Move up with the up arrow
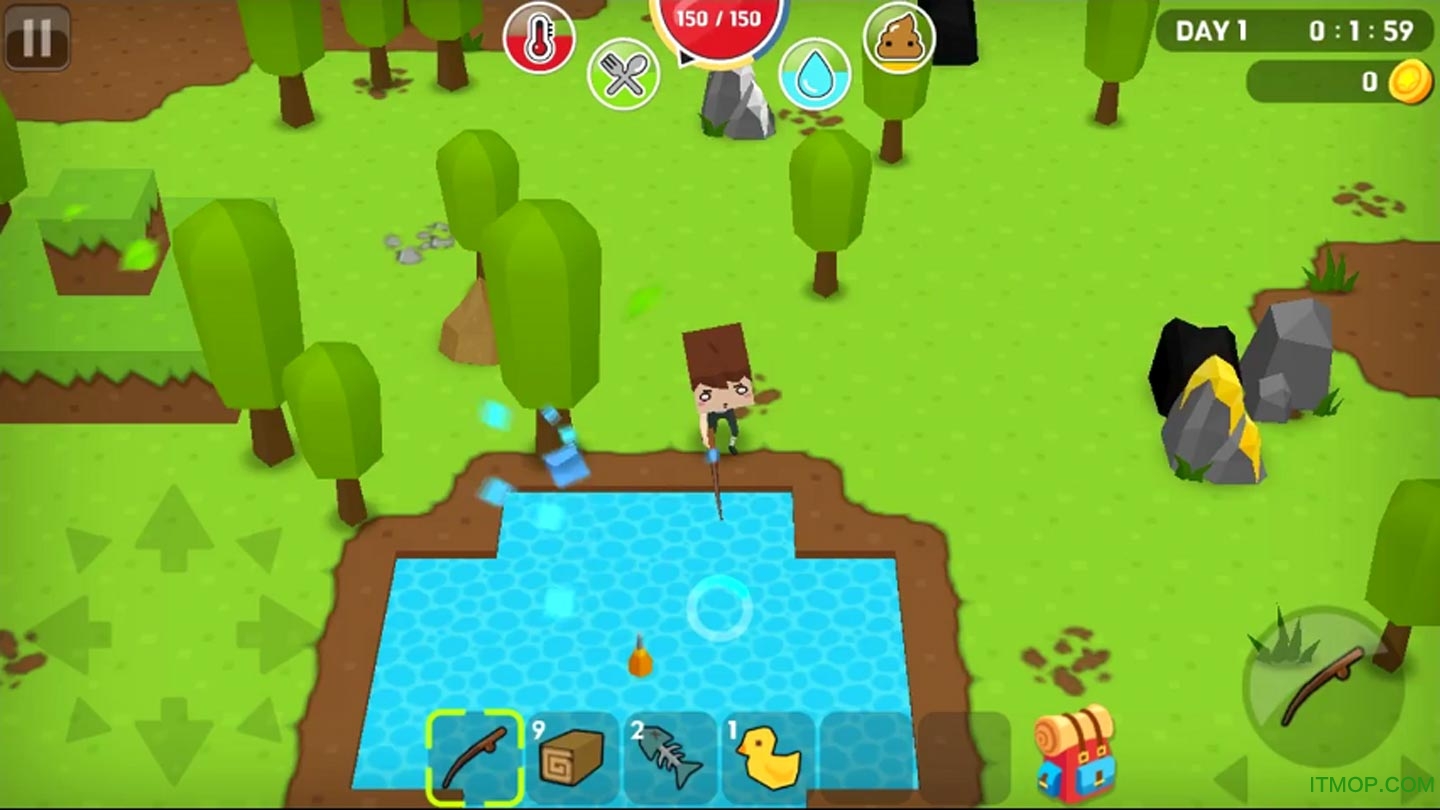 pos(174,528)
